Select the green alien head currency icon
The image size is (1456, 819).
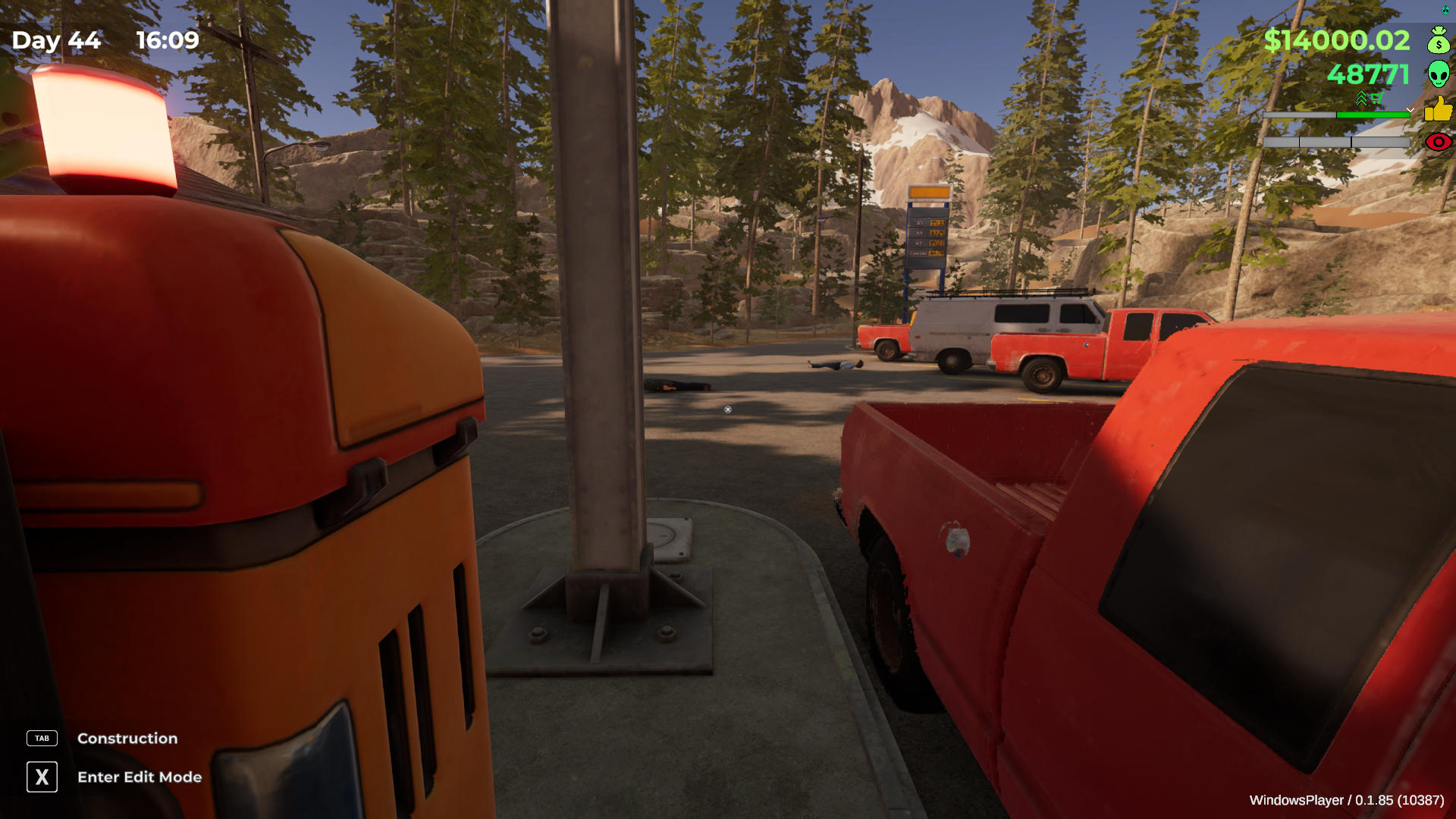pos(1439,74)
